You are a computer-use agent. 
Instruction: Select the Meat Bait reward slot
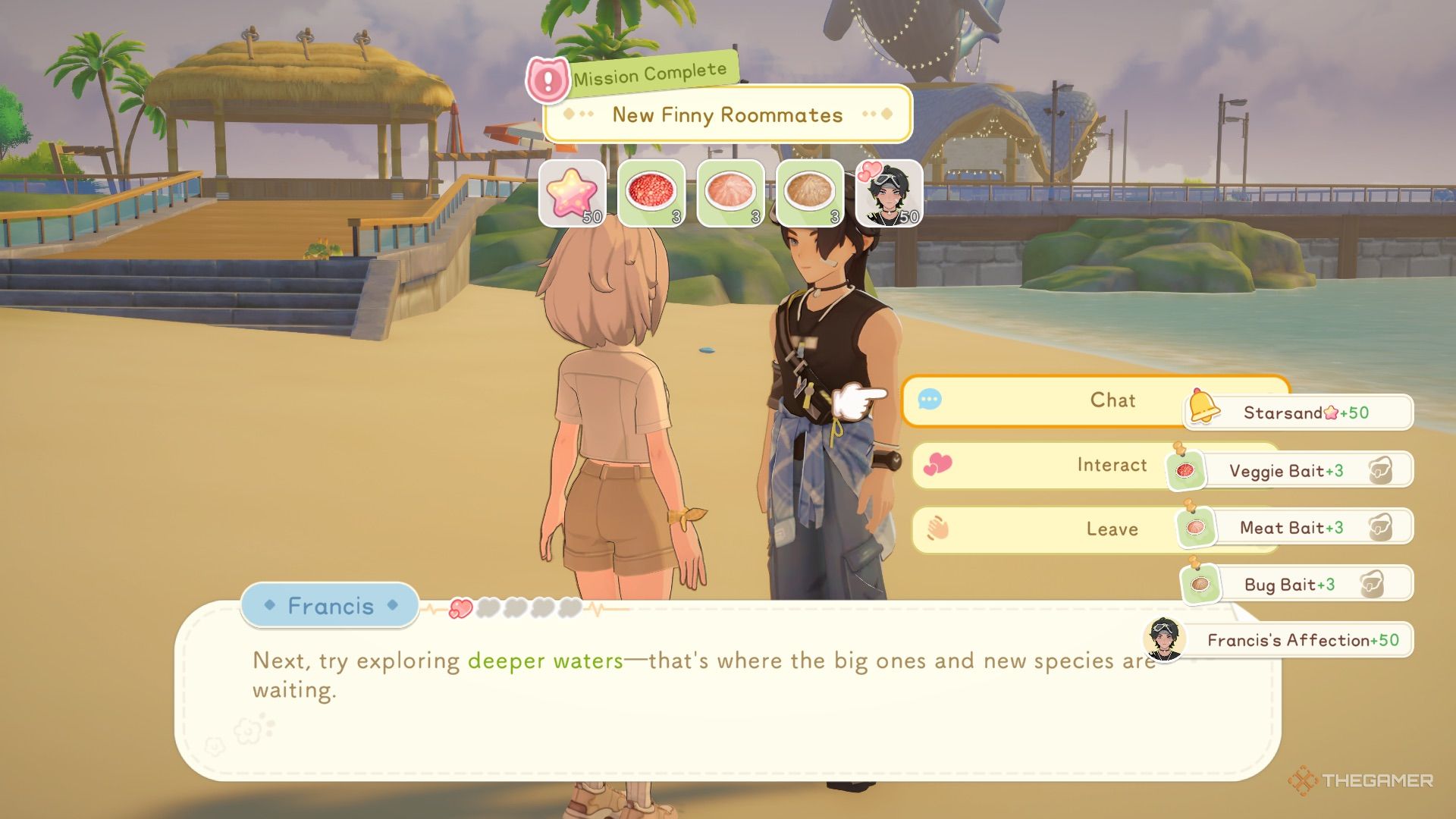pos(730,193)
